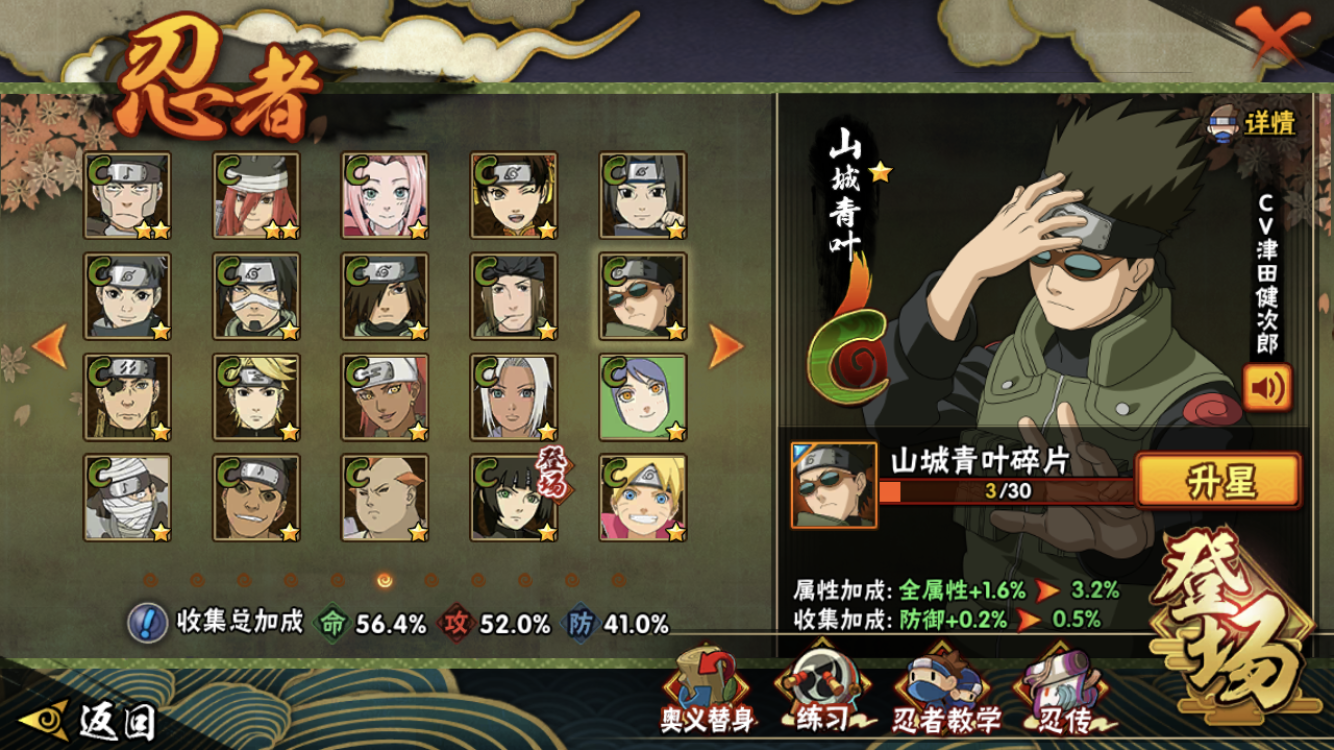The width and height of the screenshot is (1334, 750).
Task: Close the ninja screen with the X
Action: 1273,39
